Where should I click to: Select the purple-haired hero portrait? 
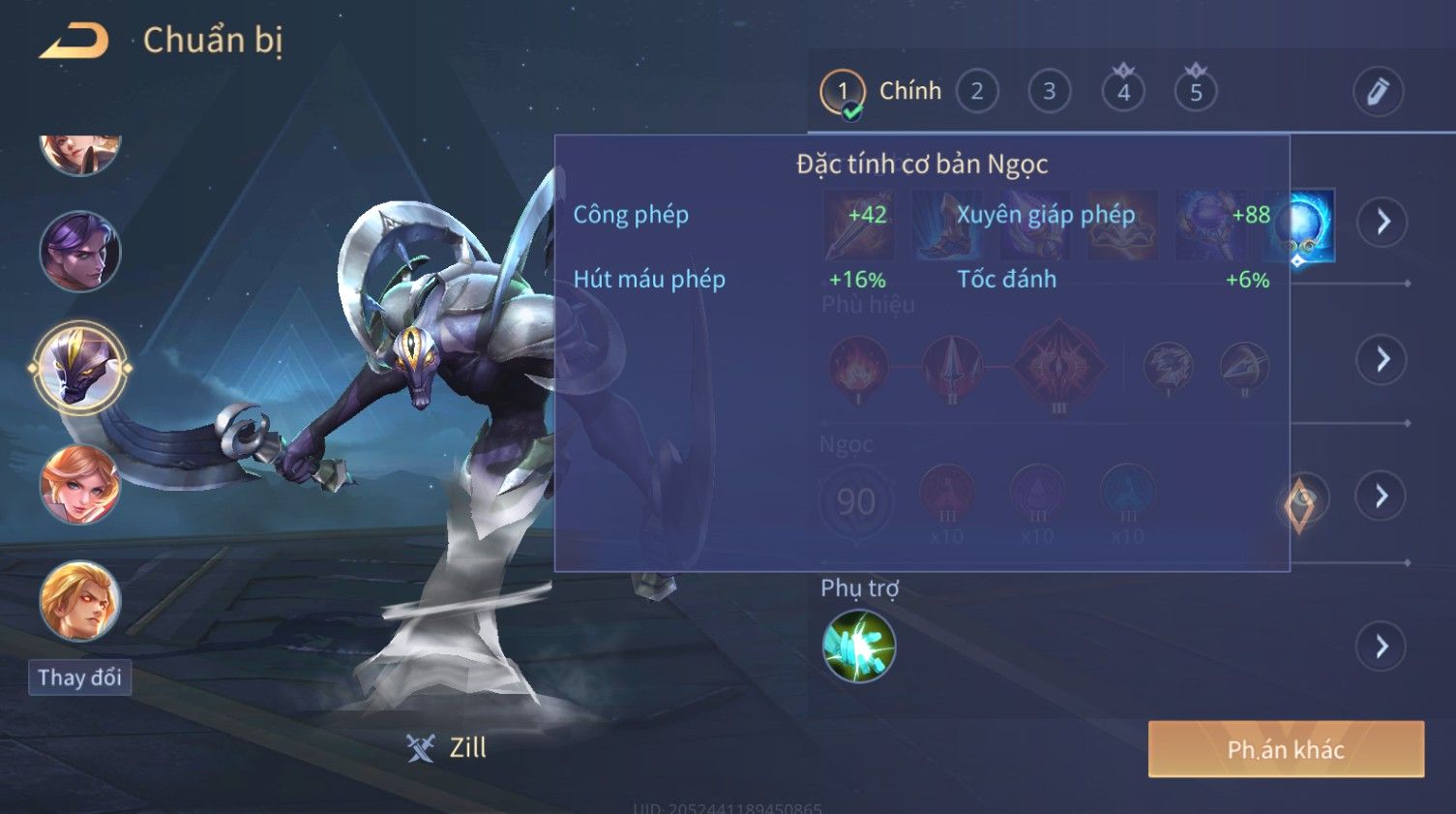click(80, 253)
